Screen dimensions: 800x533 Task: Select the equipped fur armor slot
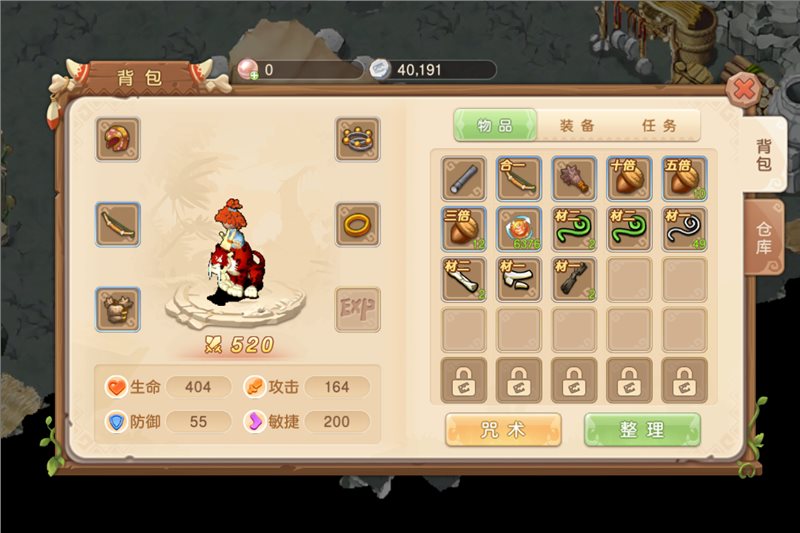point(118,309)
